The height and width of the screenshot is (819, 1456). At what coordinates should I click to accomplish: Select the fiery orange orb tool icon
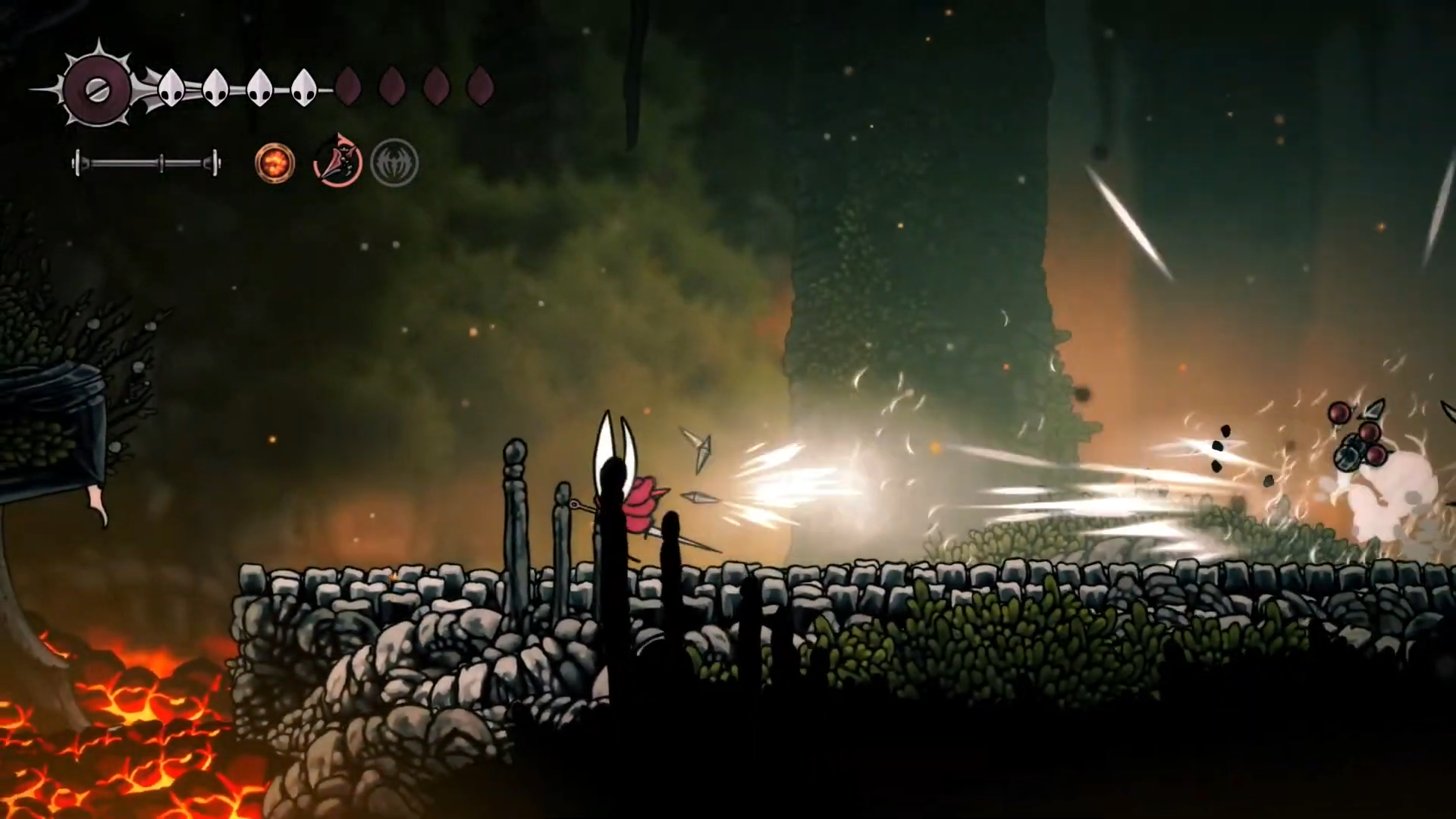pyautogui.click(x=275, y=162)
